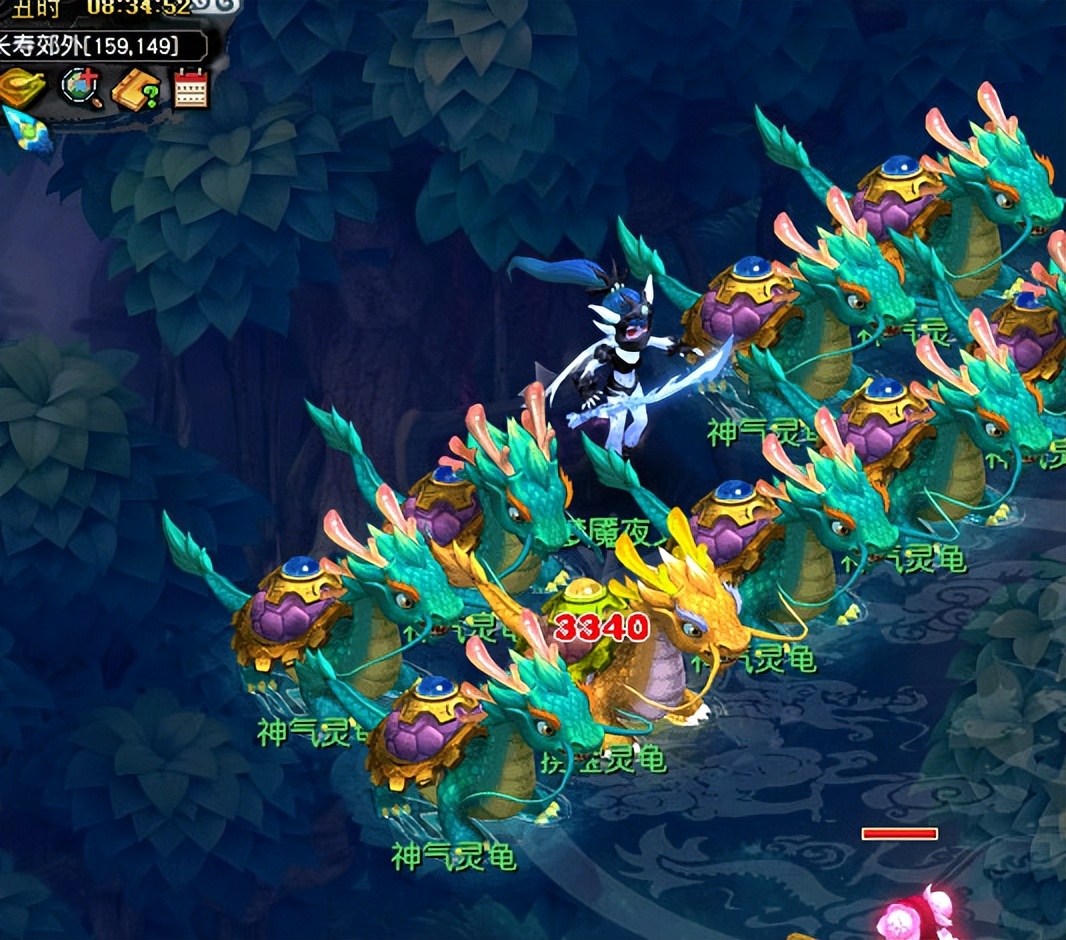Open the red calendar events icon
The width and height of the screenshot is (1066, 940).
pyautogui.click(x=190, y=89)
